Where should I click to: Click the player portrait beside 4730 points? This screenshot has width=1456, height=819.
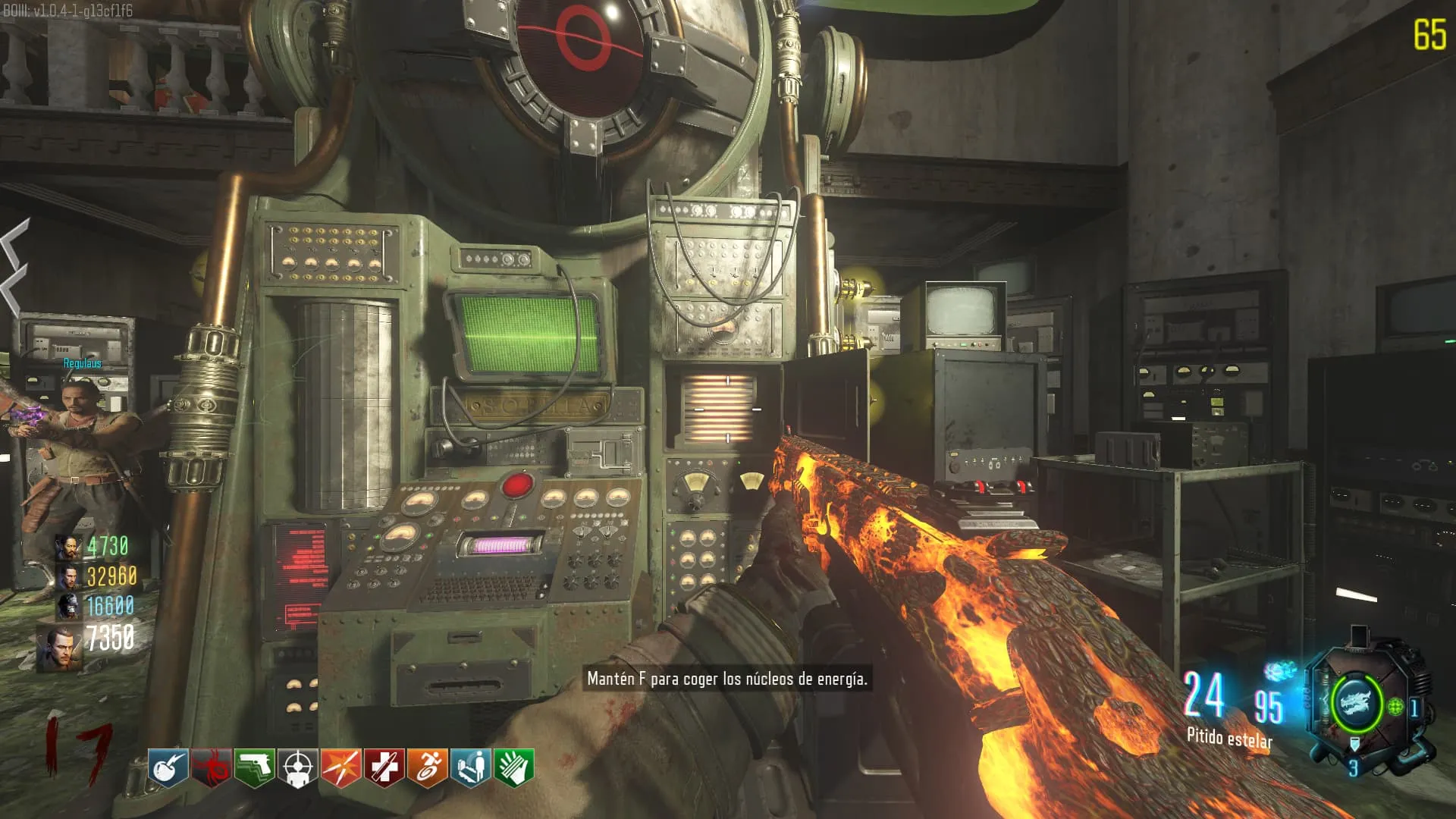70,547
